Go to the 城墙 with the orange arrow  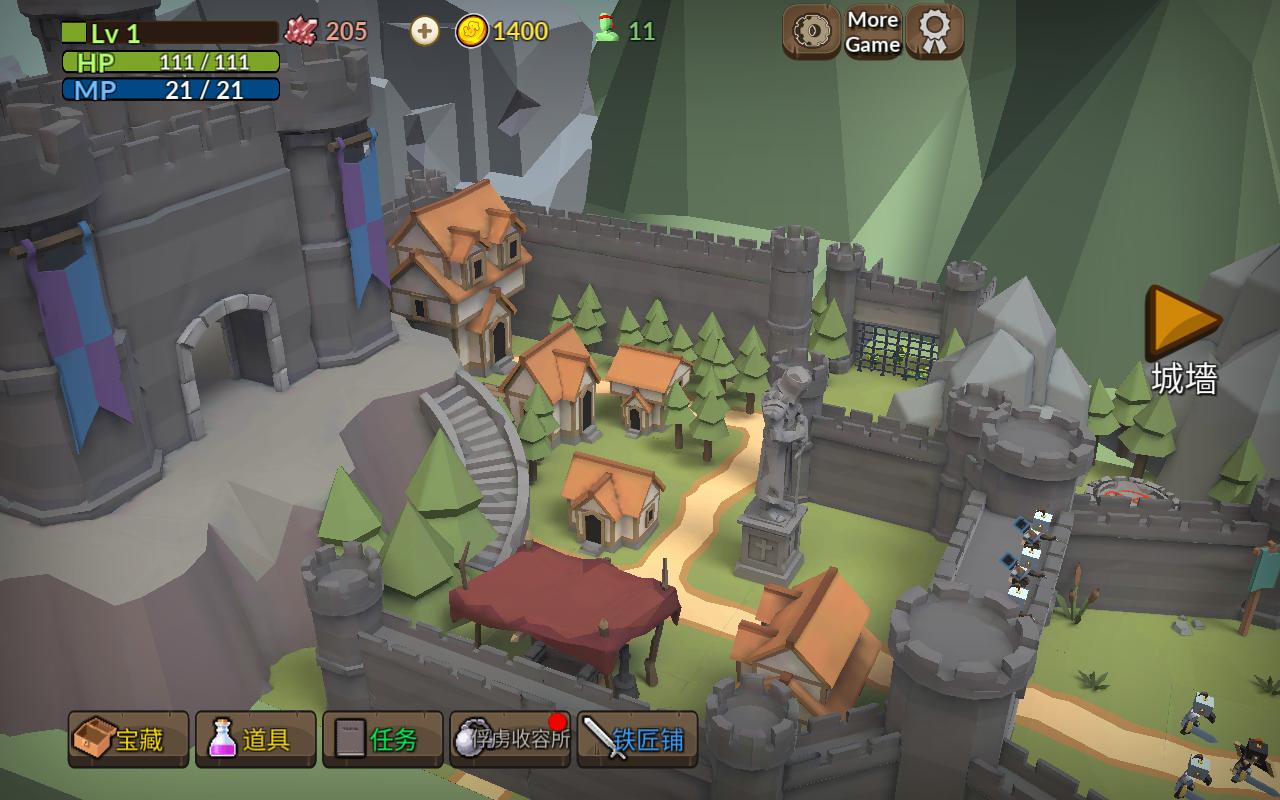1183,322
